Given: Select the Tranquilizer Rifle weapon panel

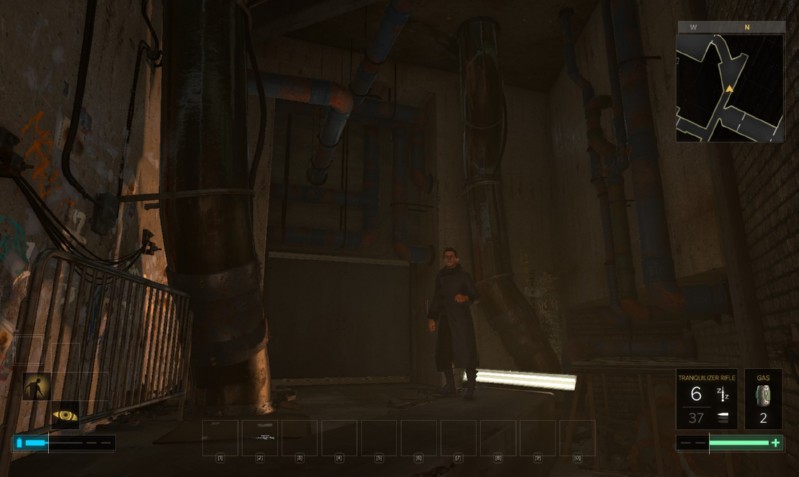Looking at the screenshot, I should pyautogui.click(x=706, y=399).
